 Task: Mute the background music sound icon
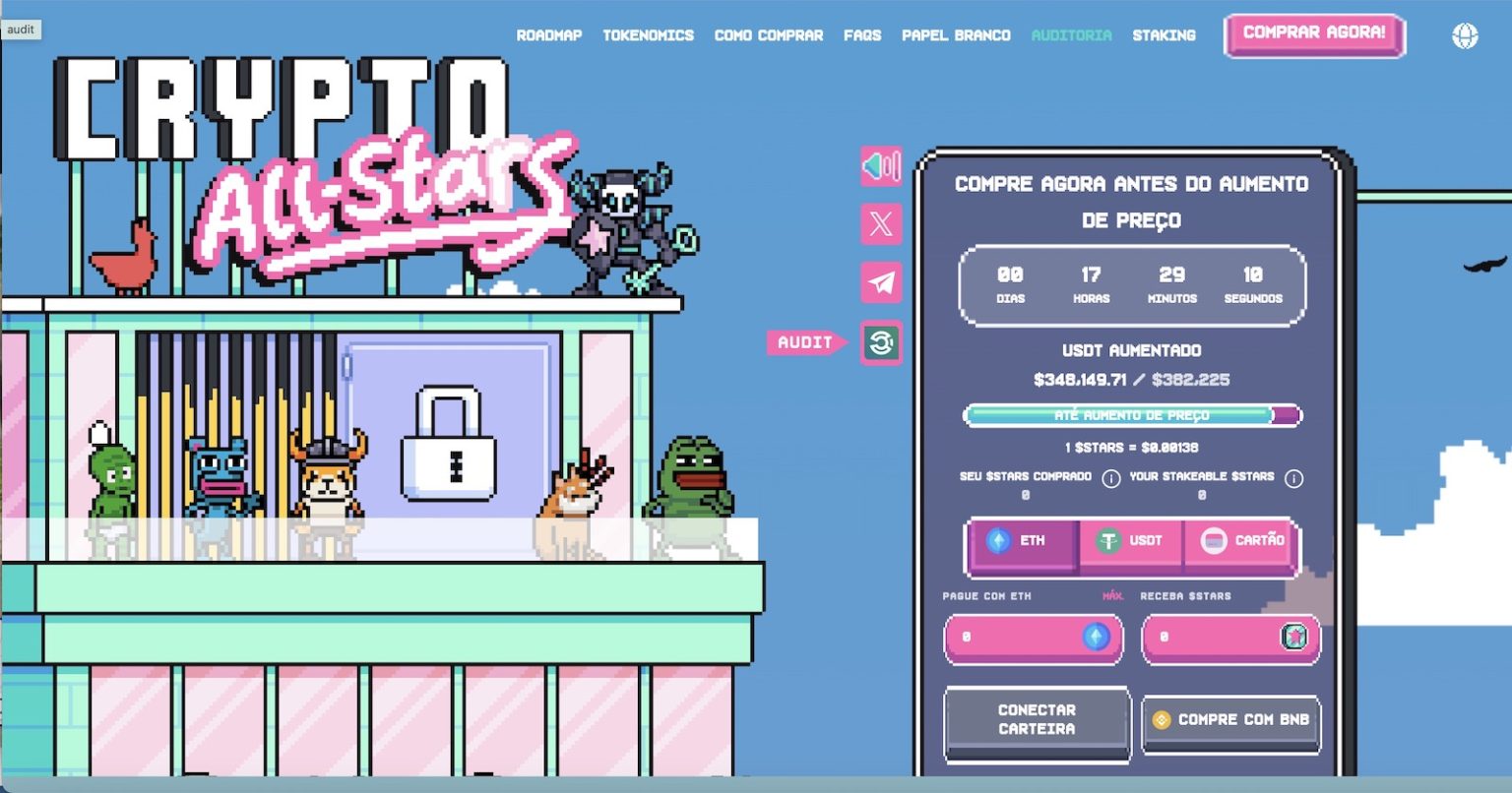point(881,166)
